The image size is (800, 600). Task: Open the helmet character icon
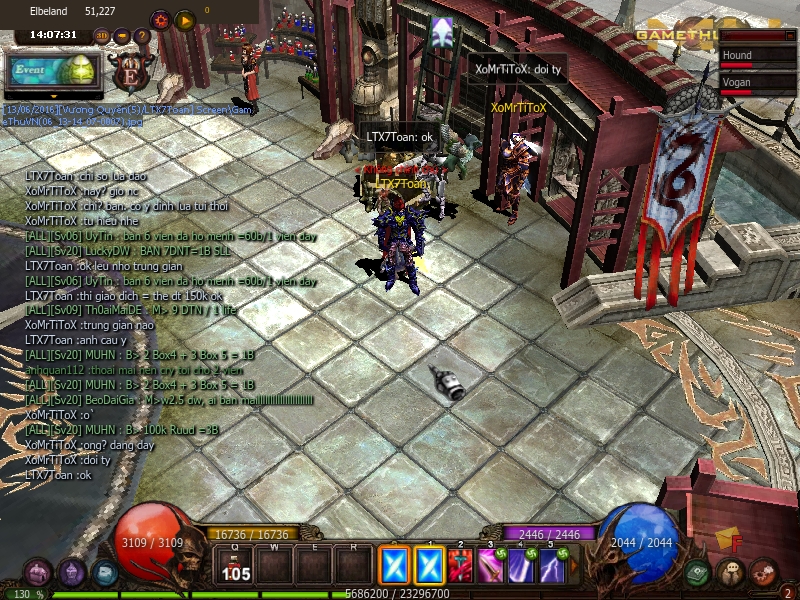[x=71, y=573]
